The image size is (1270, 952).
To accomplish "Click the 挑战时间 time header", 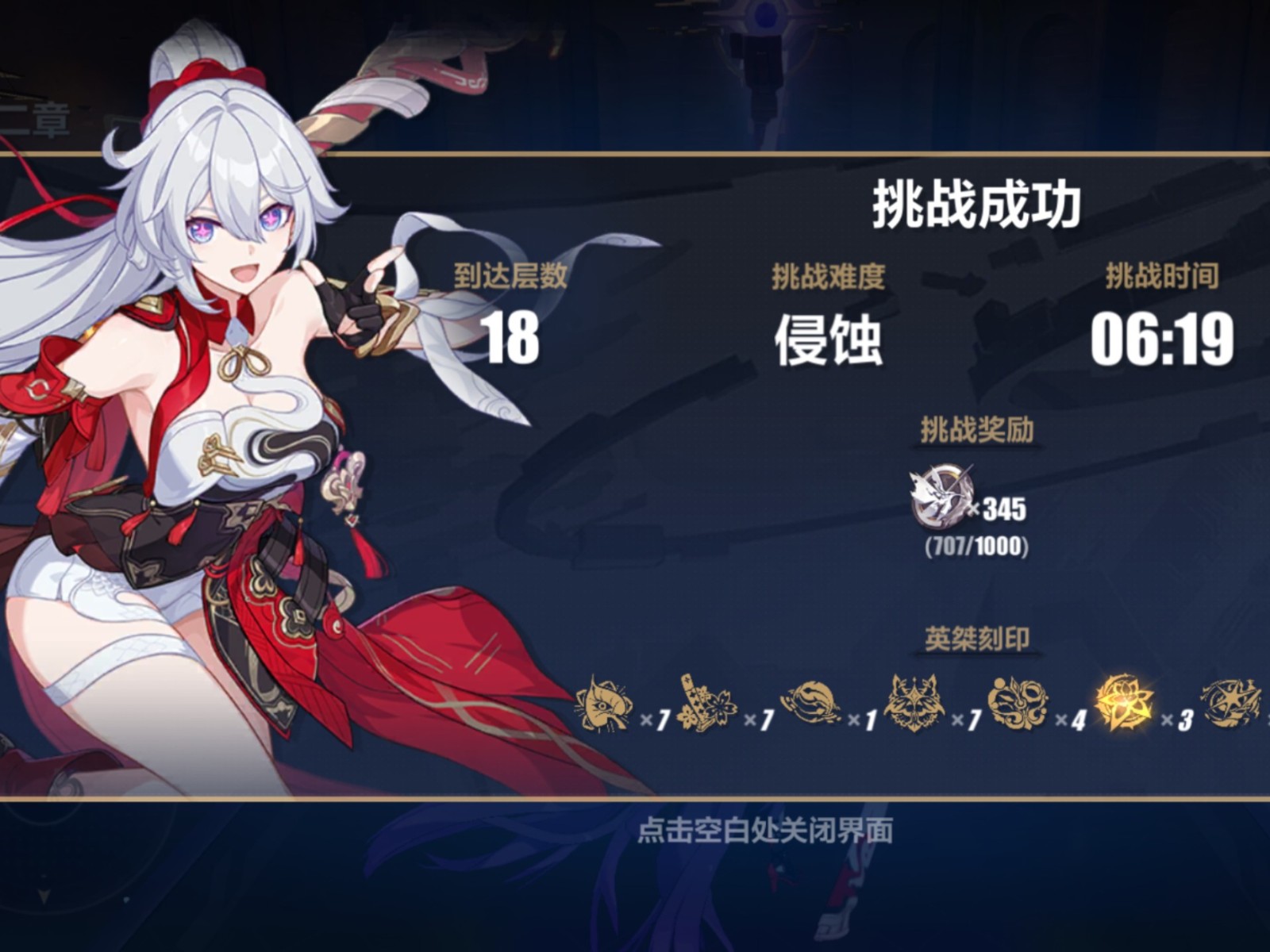I will click(x=1163, y=274).
